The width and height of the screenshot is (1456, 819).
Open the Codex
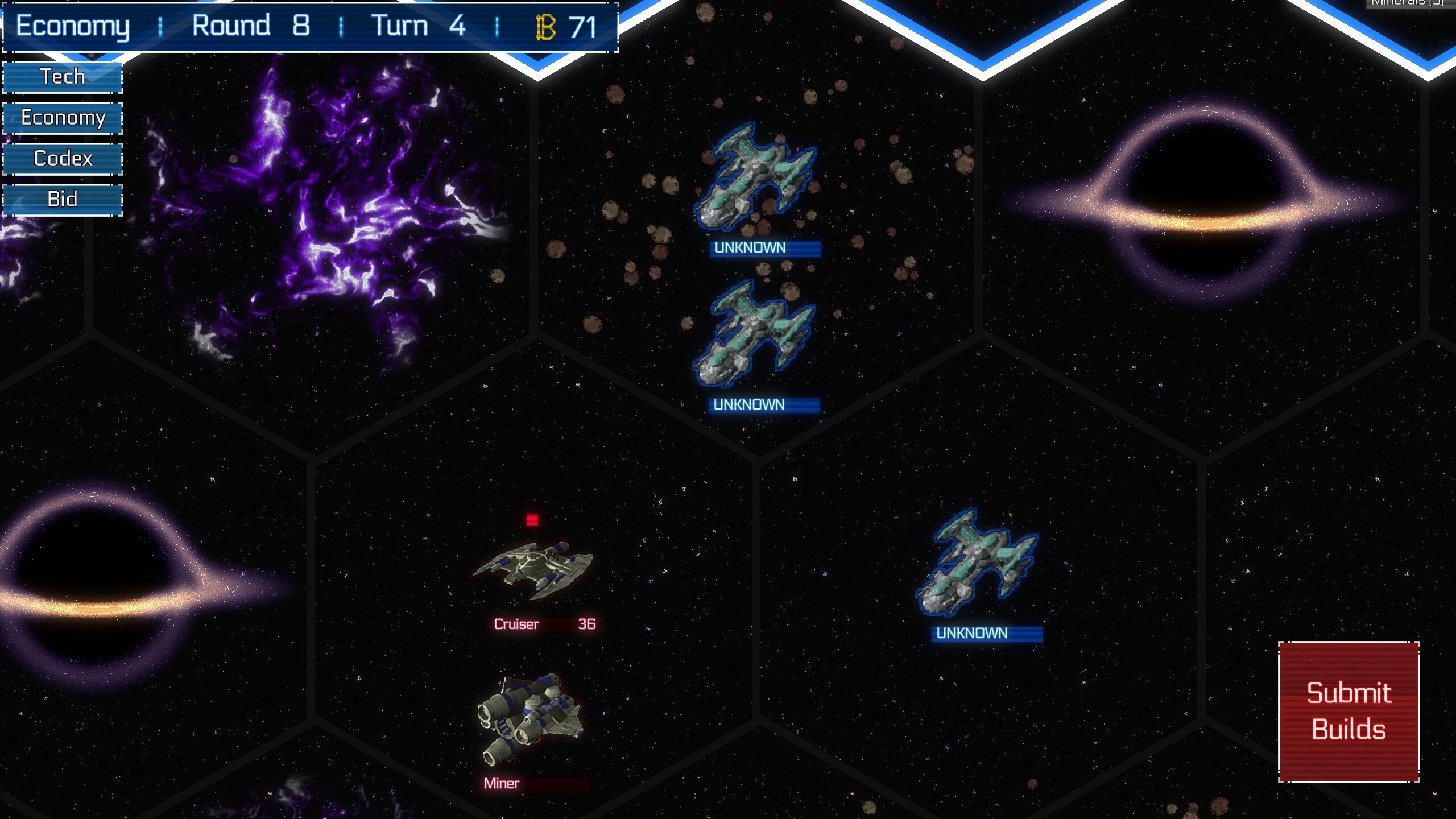coord(62,159)
